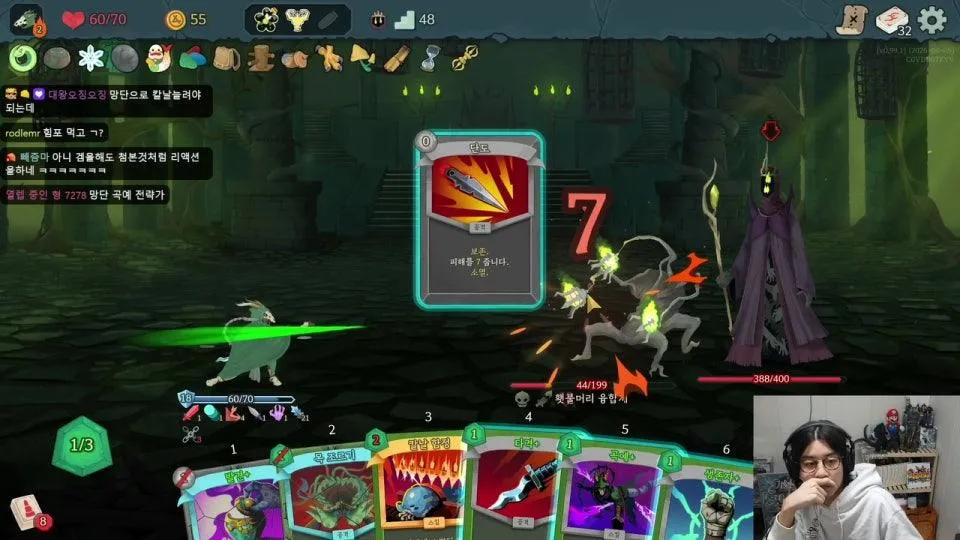Use the yellow flower potion
Image resolution: width=960 pixels, height=540 pixels.
tap(266, 19)
